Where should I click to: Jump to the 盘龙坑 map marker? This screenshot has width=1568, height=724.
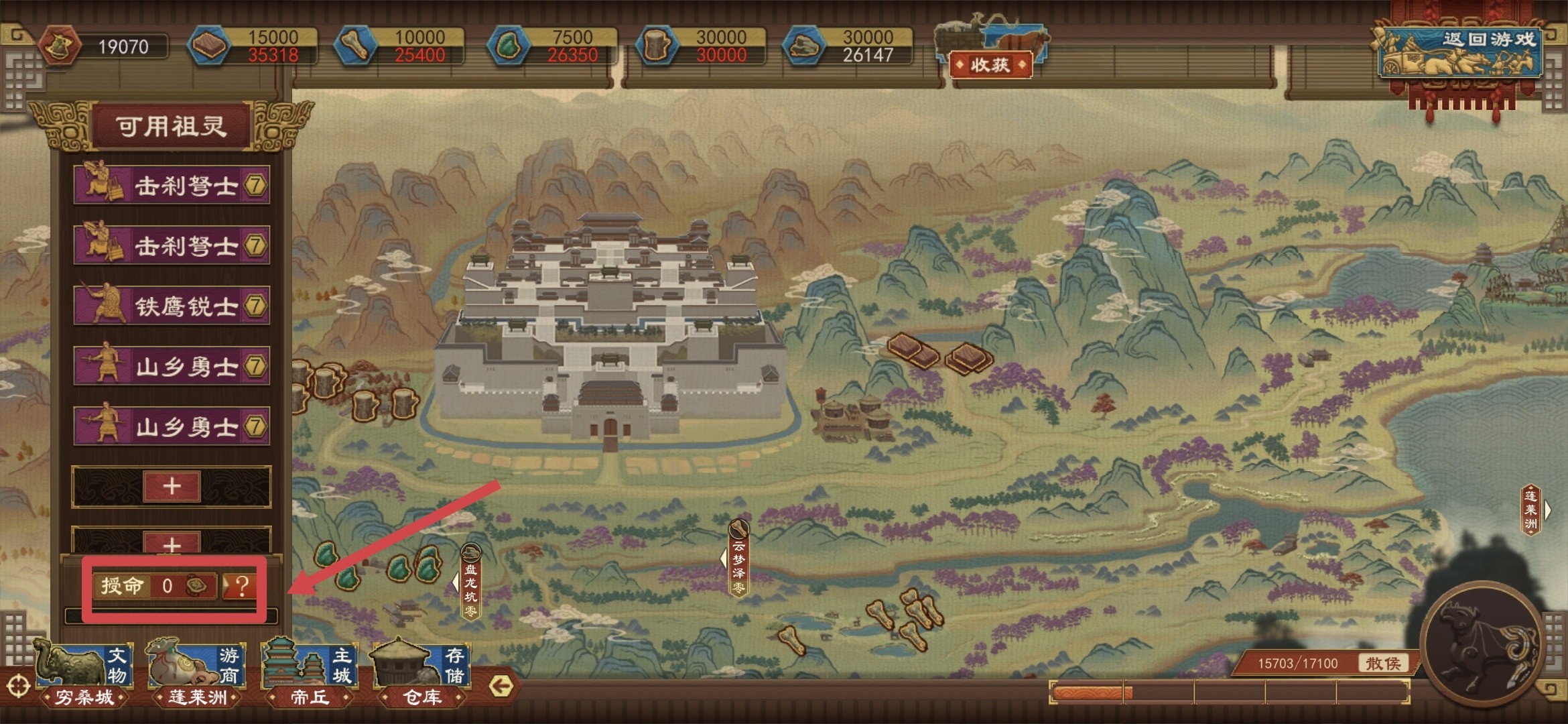pyautogui.click(x=471, y=582)
